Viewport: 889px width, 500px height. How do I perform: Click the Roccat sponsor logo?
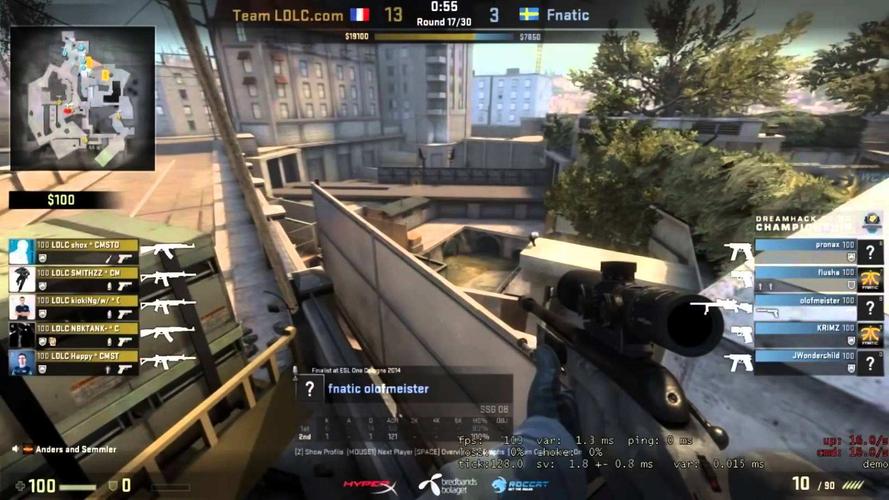(x=514, y=485)
